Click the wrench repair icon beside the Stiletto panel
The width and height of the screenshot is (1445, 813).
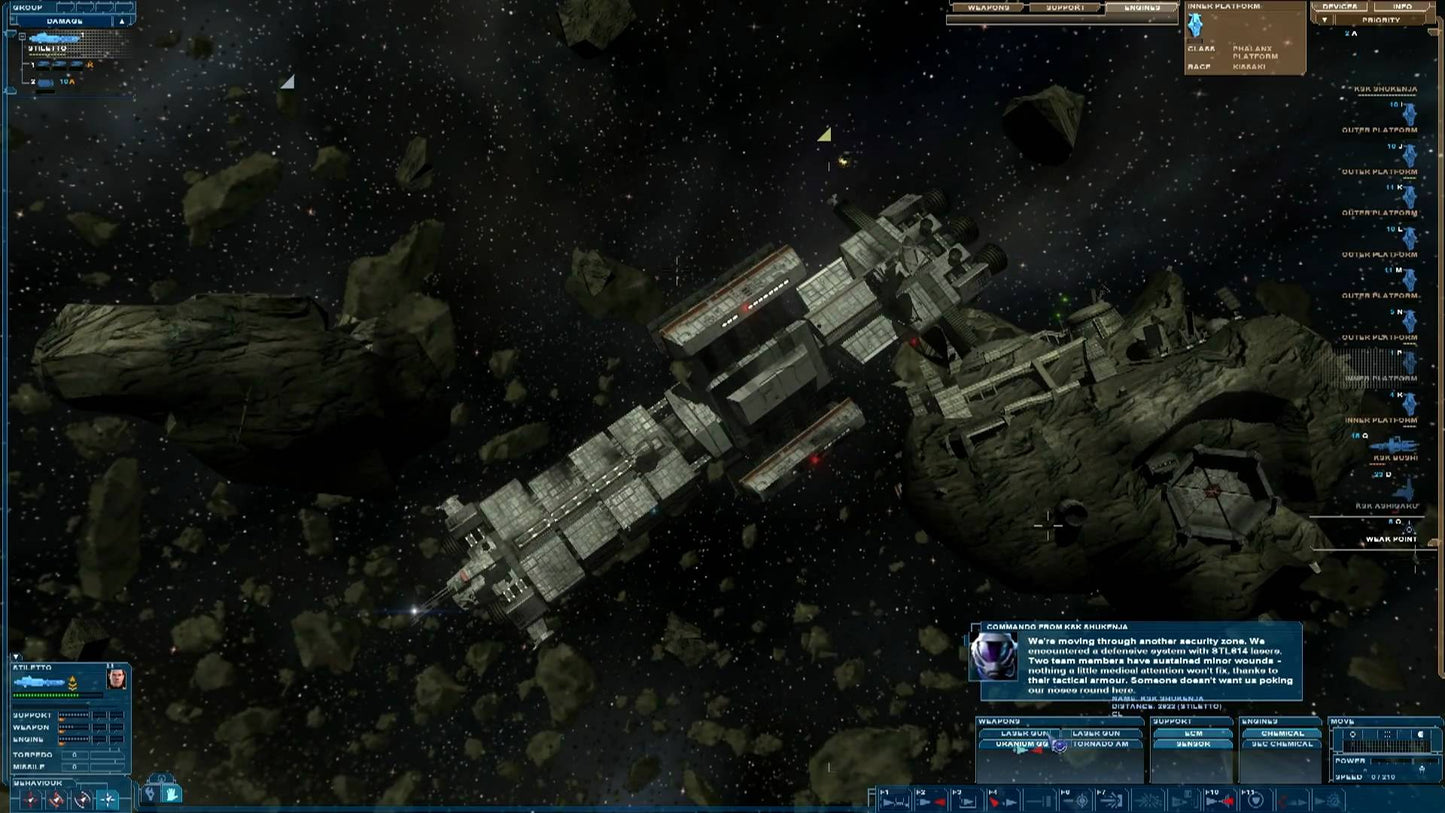click(150, 793)
